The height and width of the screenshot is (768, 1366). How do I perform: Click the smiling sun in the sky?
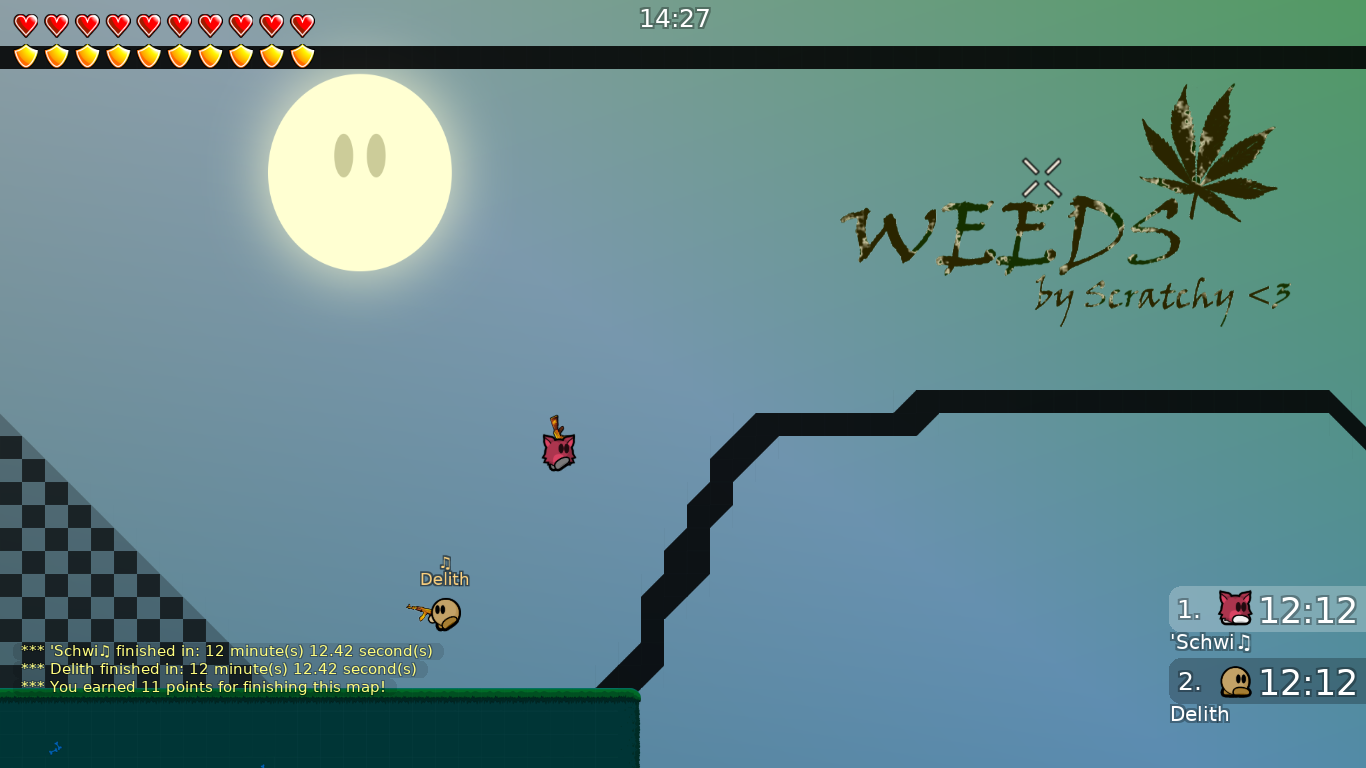click(360, 170)
